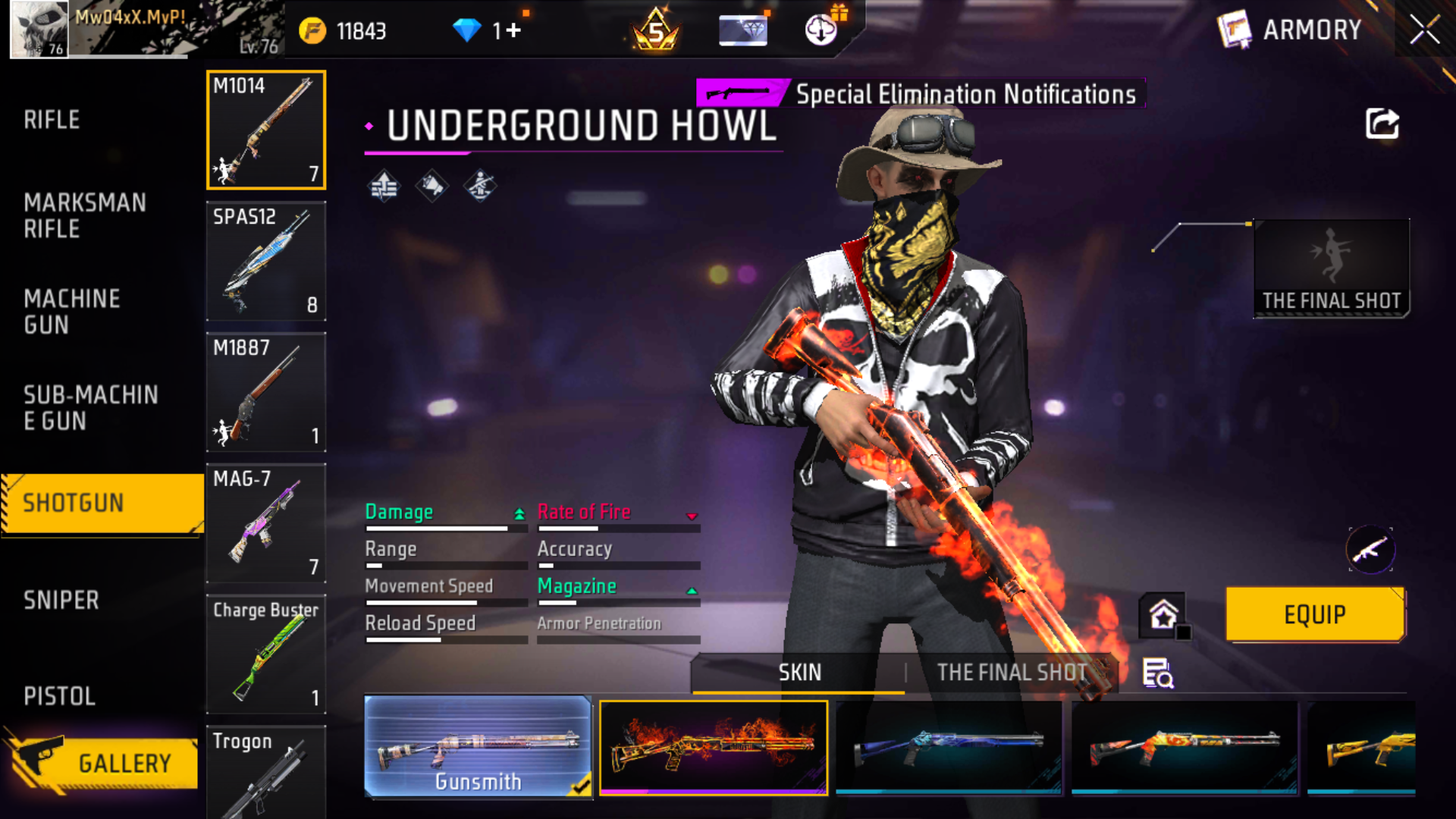Pick the MAG-7 shotgun
Image resolution: width=1456 pixels, height=819 pixels.
pos(266,523)
